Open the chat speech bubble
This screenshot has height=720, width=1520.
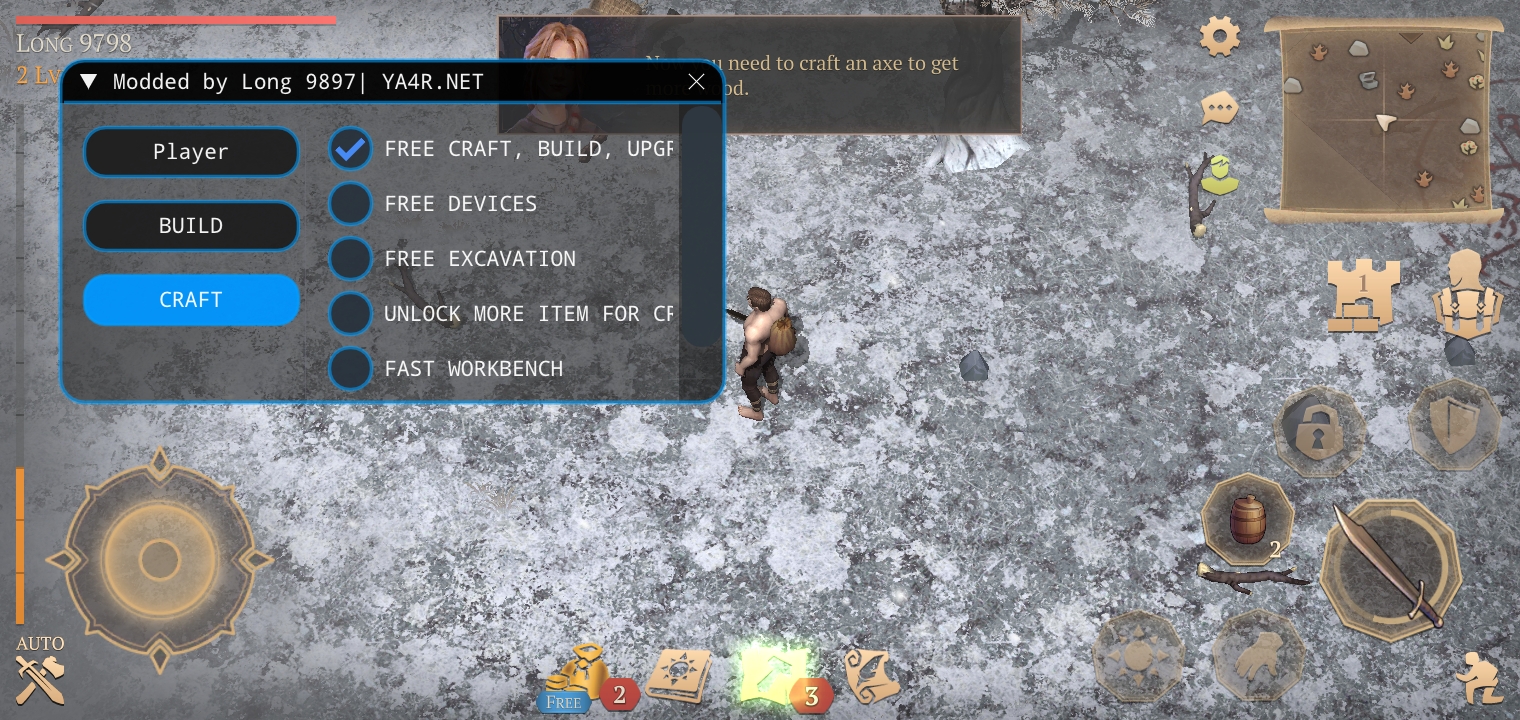(1220, 108)
